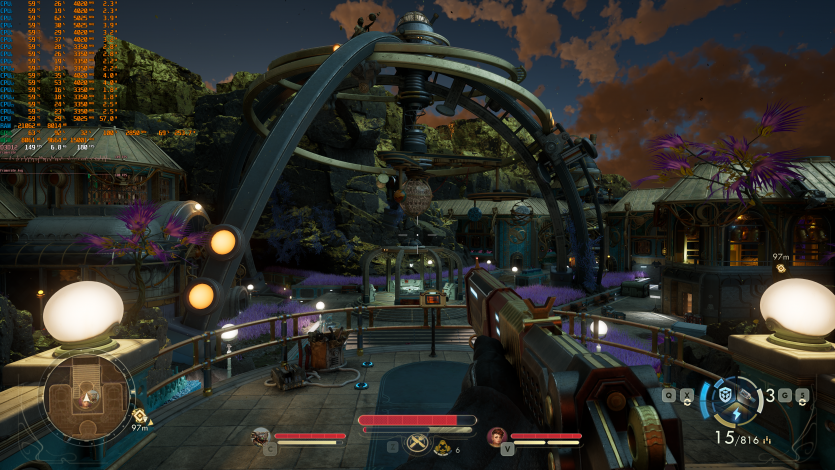Activate the cube shield ability
Image resolution: width=835 pixels, height=470 pixels.
[x=727, y=393]
